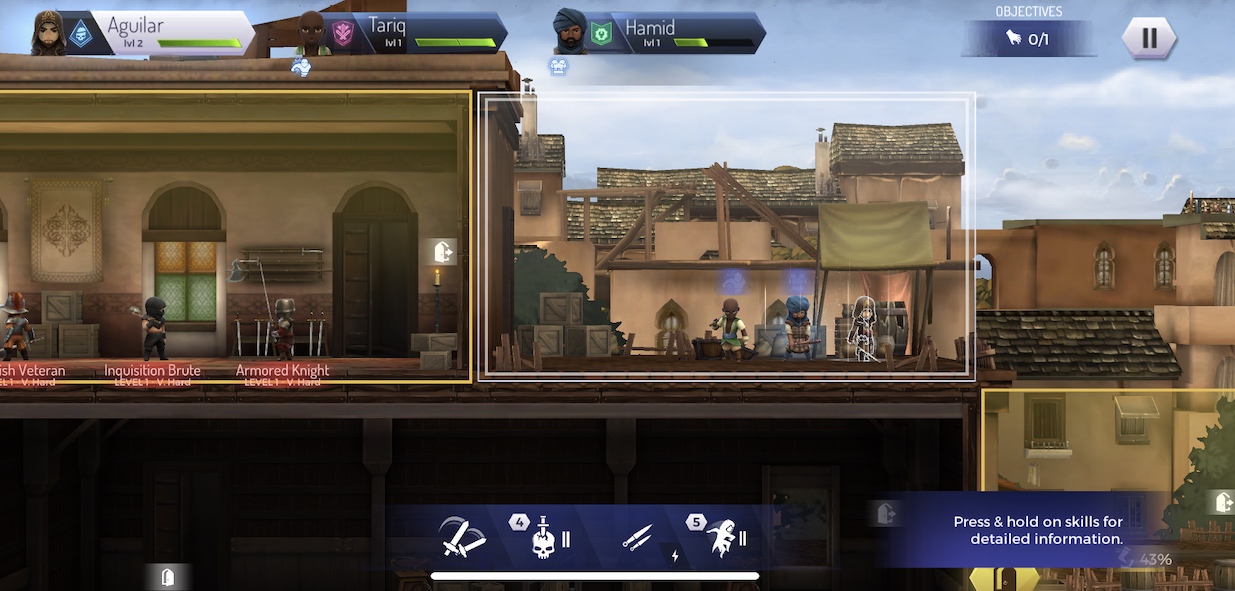Image resolution: width=1235 pixels, height=591 pixels.
Task: Select the white-outlined rooftop market room
Action: (x=726, y=236)
